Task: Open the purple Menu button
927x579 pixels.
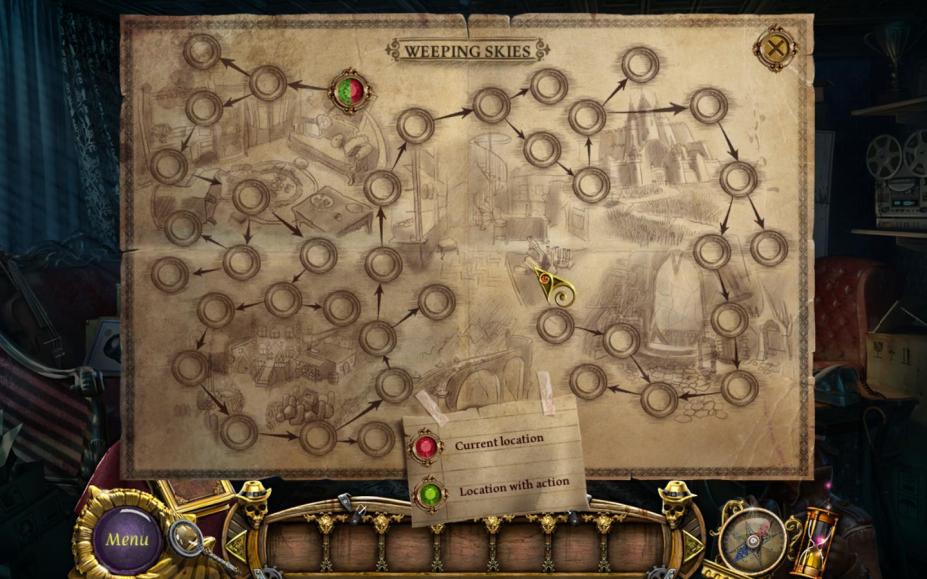Action: [127, 539]
